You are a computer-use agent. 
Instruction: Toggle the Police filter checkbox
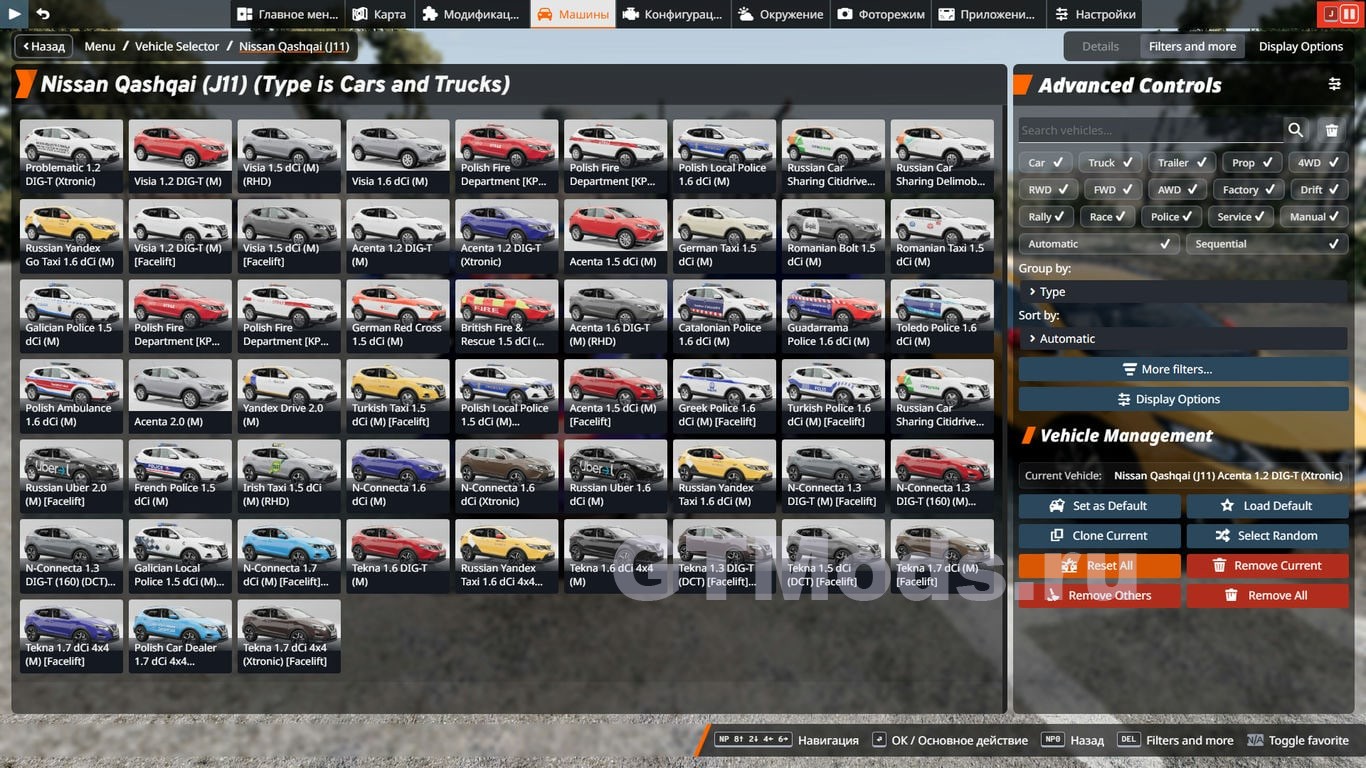(x=1174, y=216)
